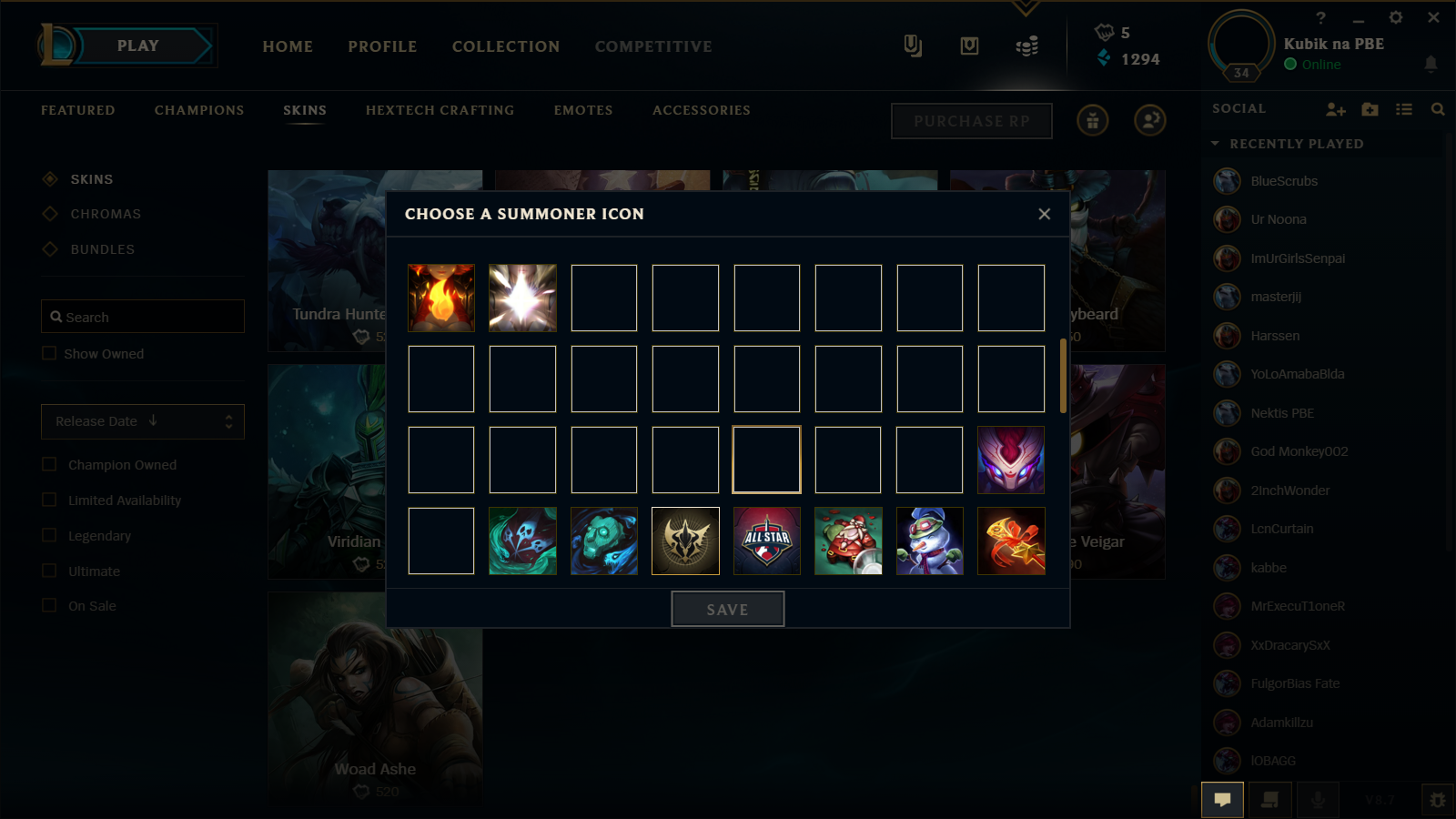Select the snowman Teemo summoner icon
This screenshot has height=819, width=1456.
coord(929,541)
